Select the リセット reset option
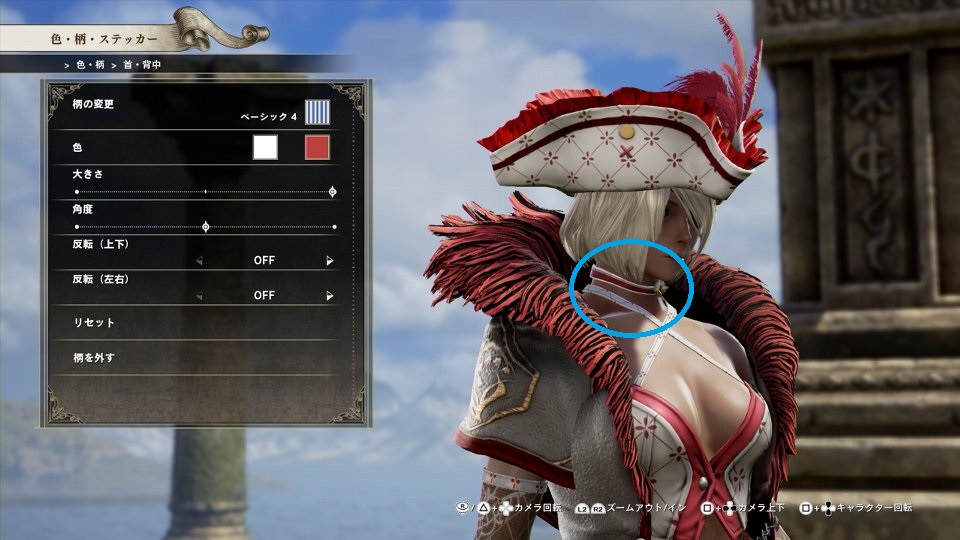 coord(95,323)
